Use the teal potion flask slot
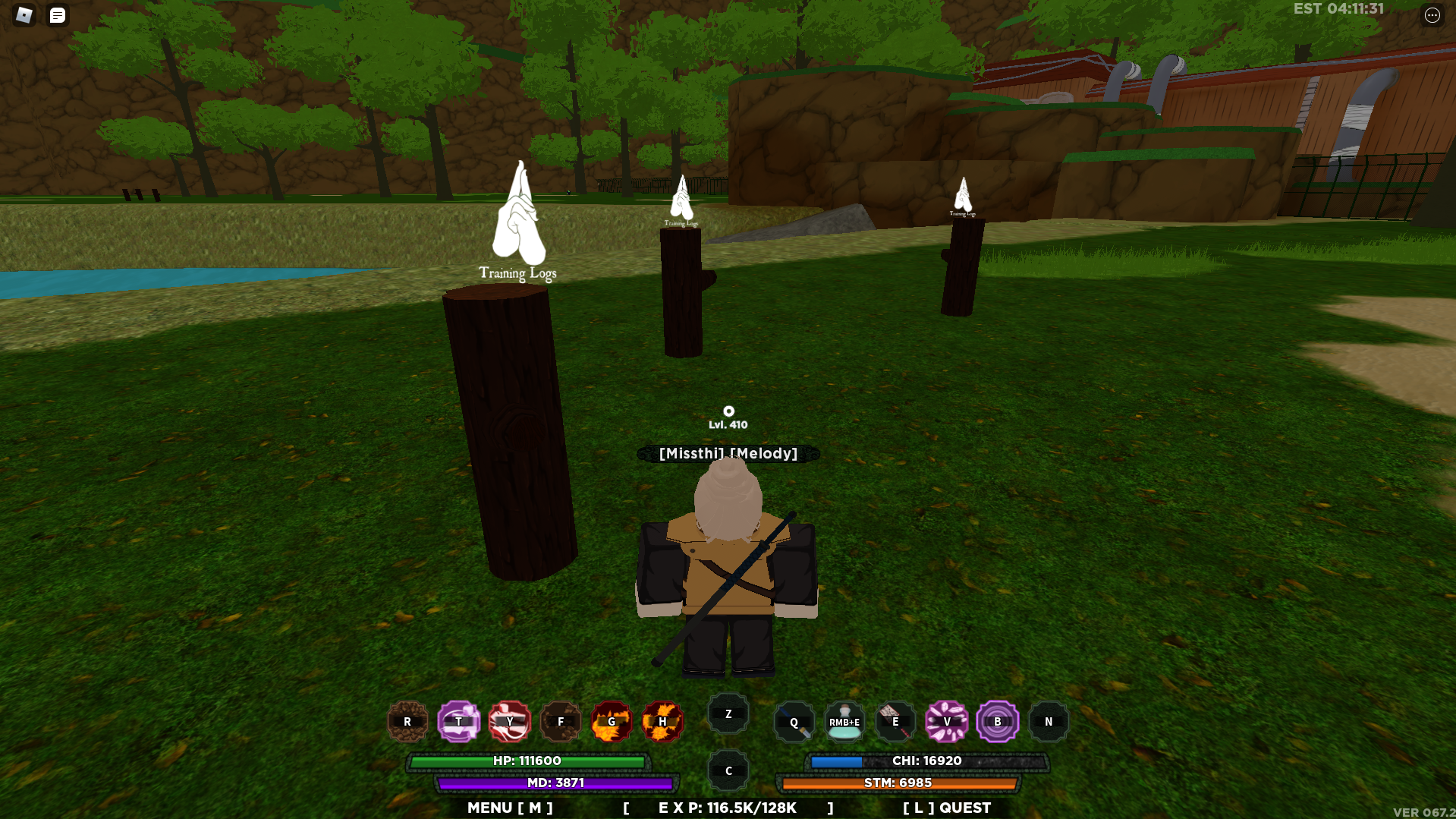This screenshot has height=819, width=1456. (844, 721)
